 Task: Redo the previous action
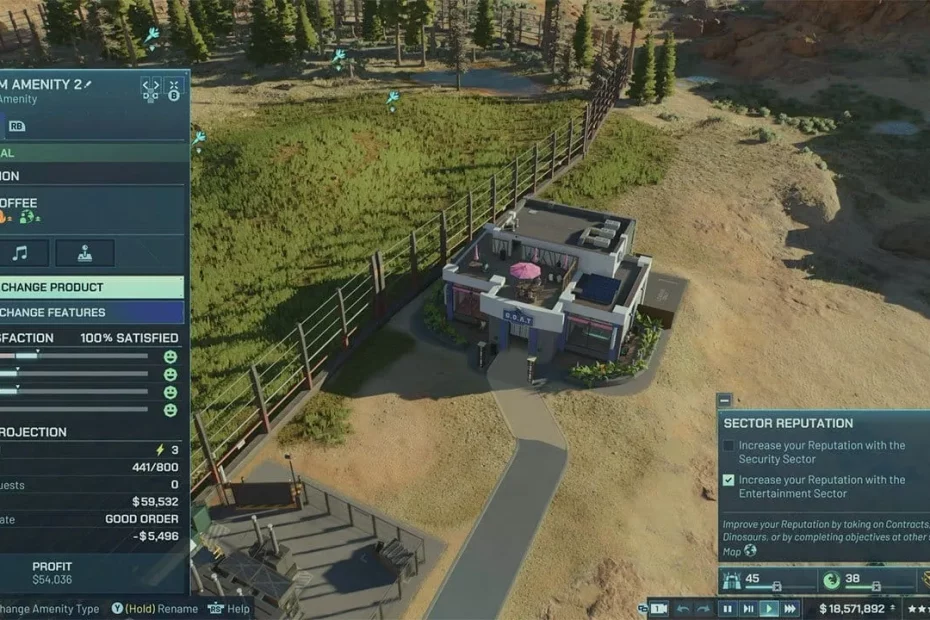click(x=705, y=608)
